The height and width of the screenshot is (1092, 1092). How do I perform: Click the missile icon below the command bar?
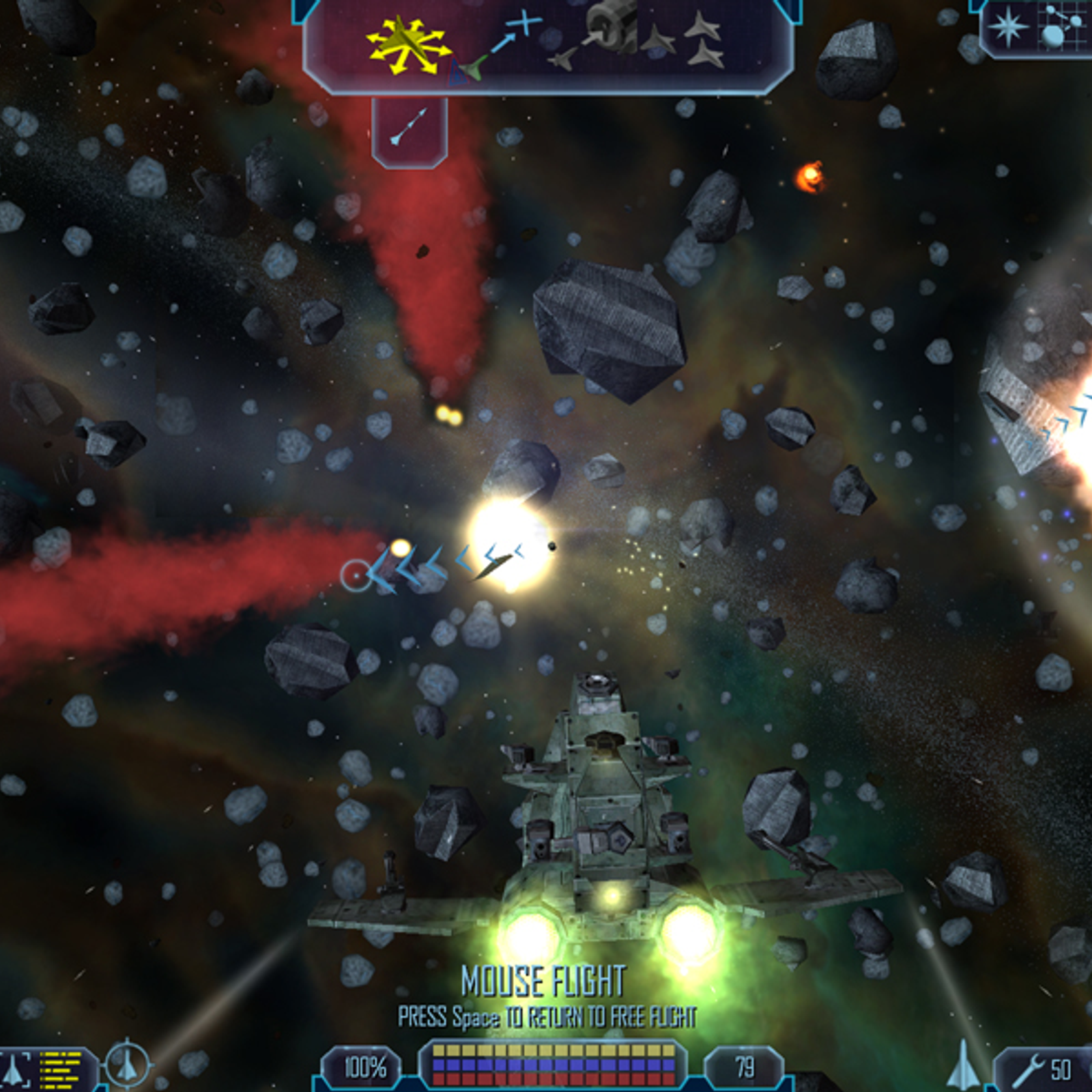coord(409,128)
